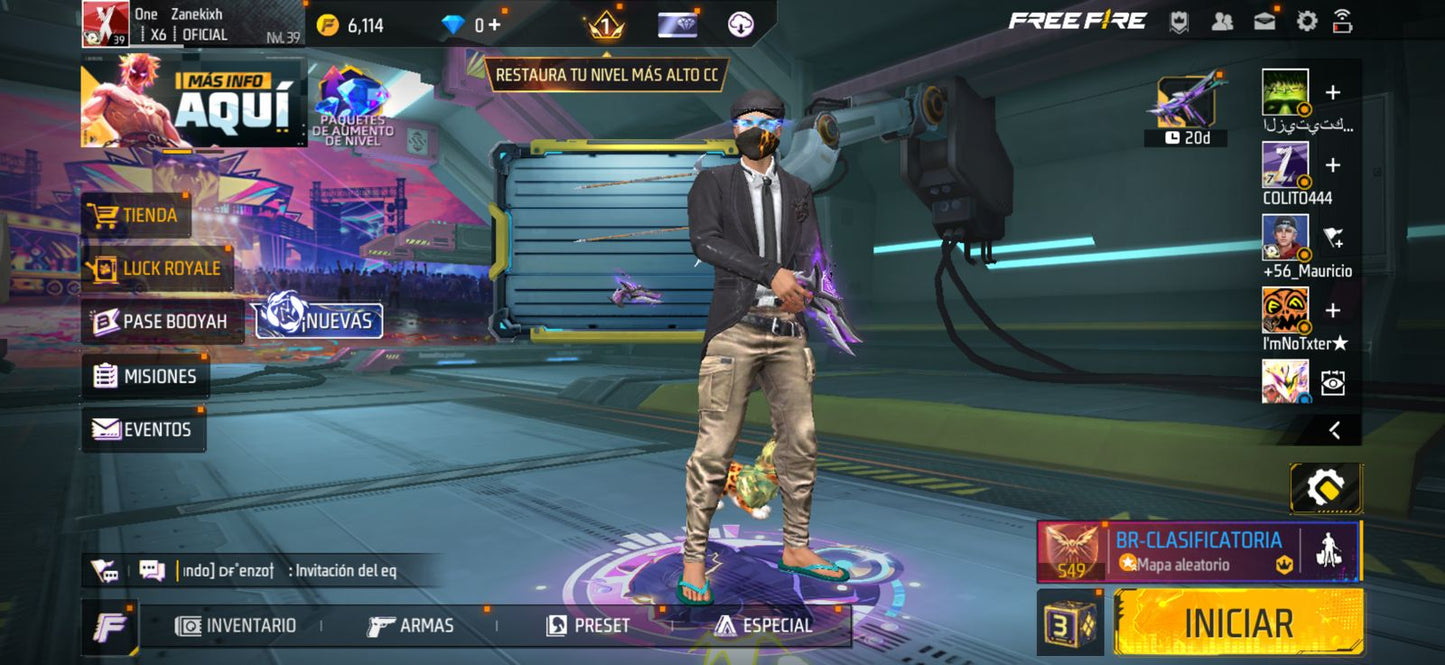The image size is (1445, 665).
Task: Invite COLITO444 to the squad
Action: click(1333, 165)
